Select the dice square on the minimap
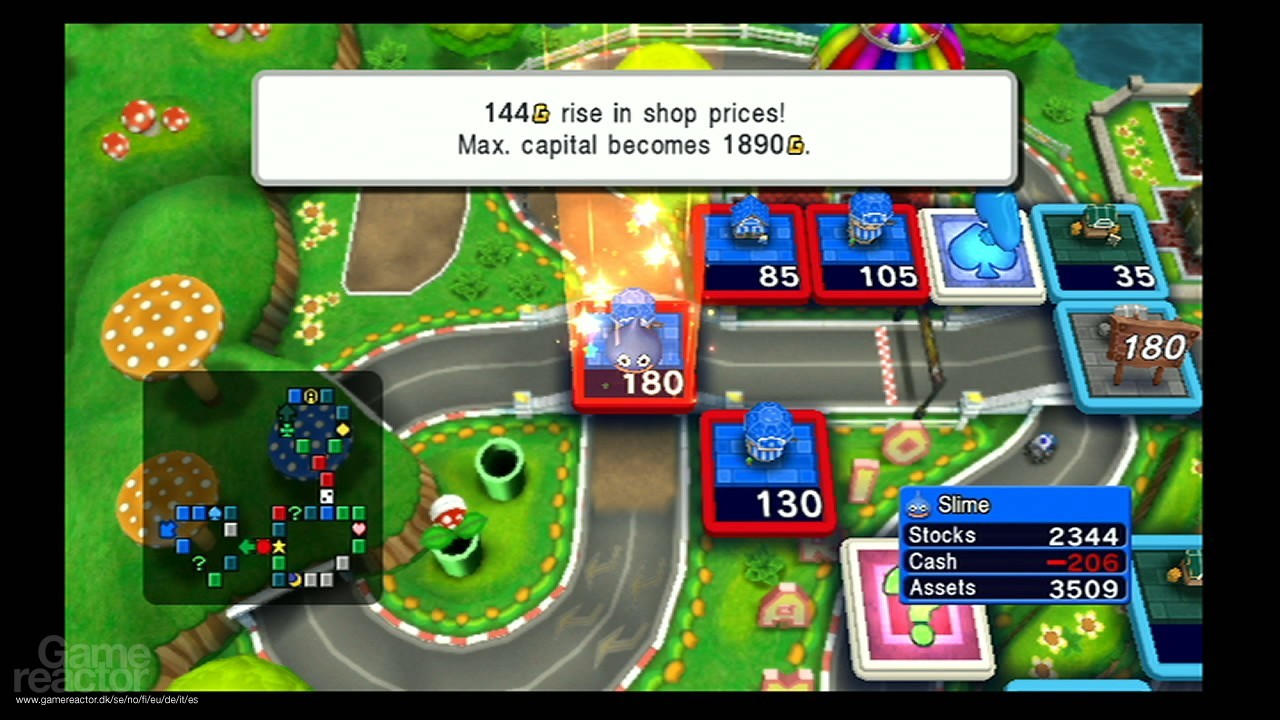The height and width of the screenshot is (720, 1280). coord(326,495)
